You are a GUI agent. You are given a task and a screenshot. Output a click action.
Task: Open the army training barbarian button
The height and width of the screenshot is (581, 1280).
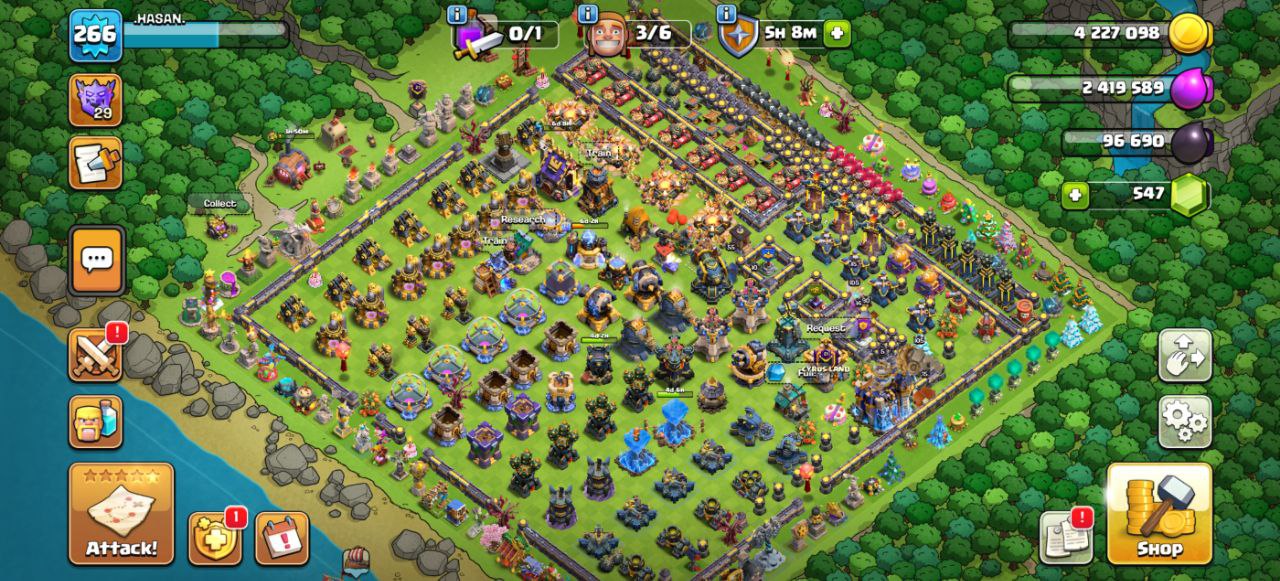coord(96,421)
